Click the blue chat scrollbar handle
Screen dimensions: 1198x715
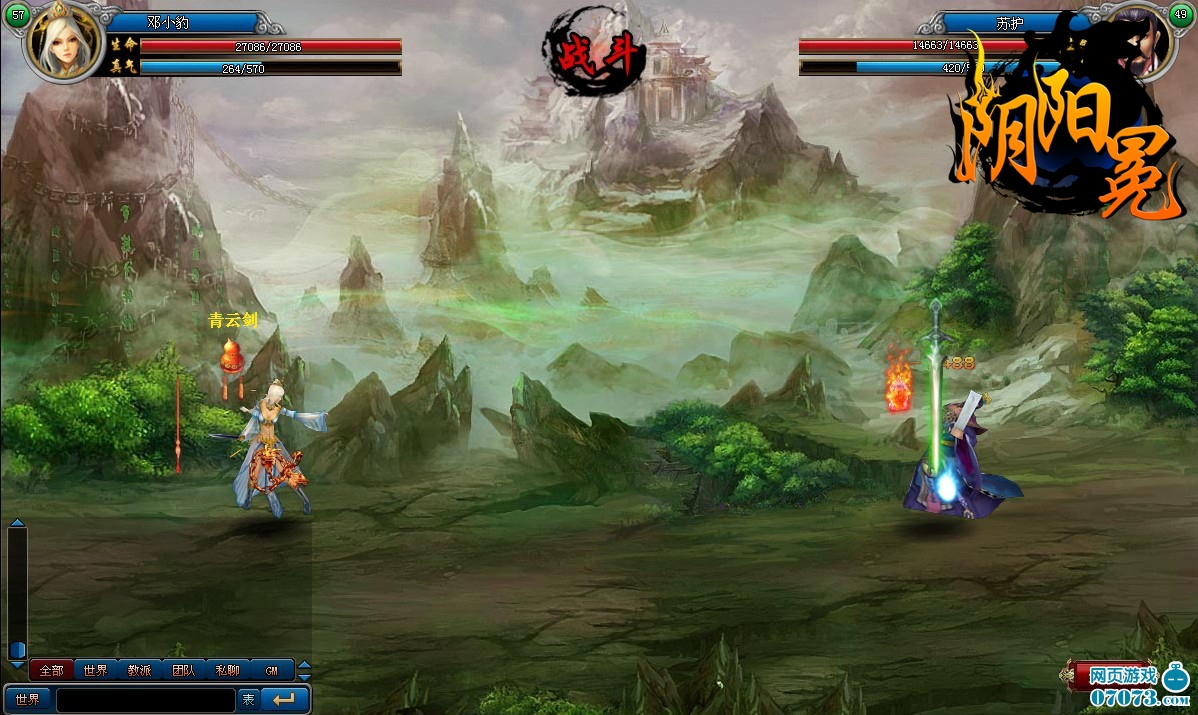(17, 650)
